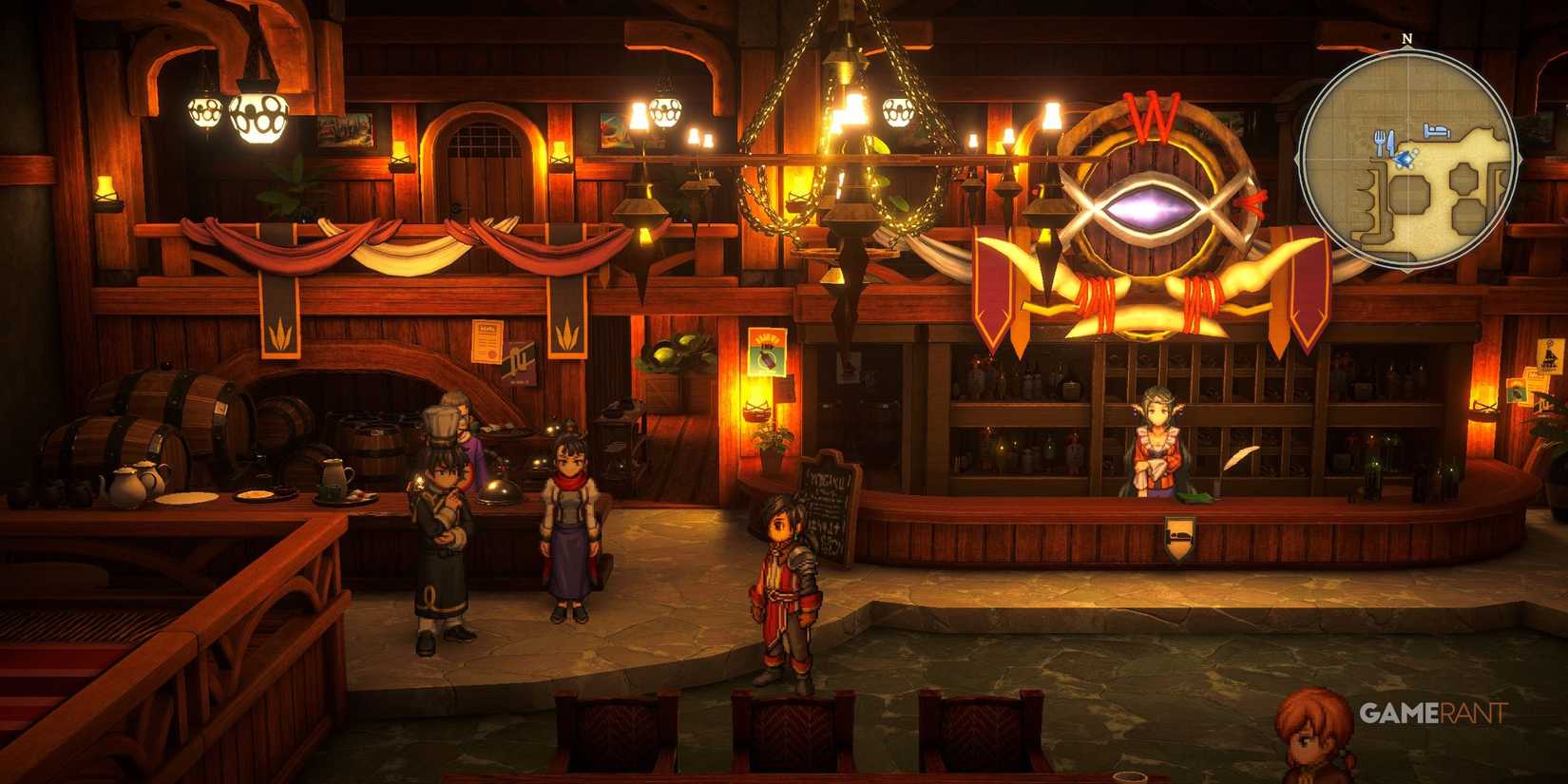This screenshot has height=784, width=1568.
Task: Click the eggplant poster near the bar entrance
Action: (x=767, y=351)
